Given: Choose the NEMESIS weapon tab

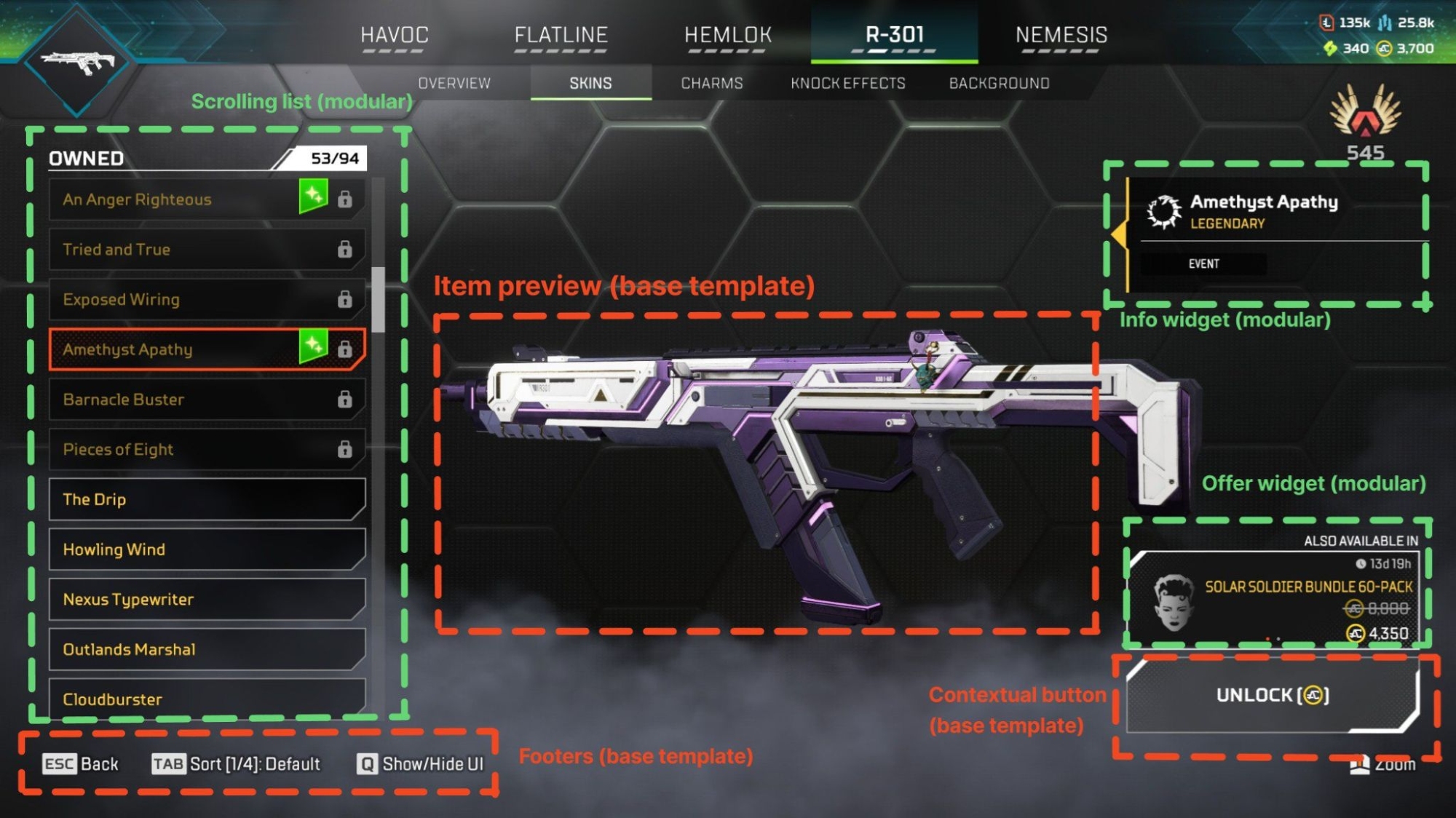Looking at the screenshot, I should point(1061,35).
